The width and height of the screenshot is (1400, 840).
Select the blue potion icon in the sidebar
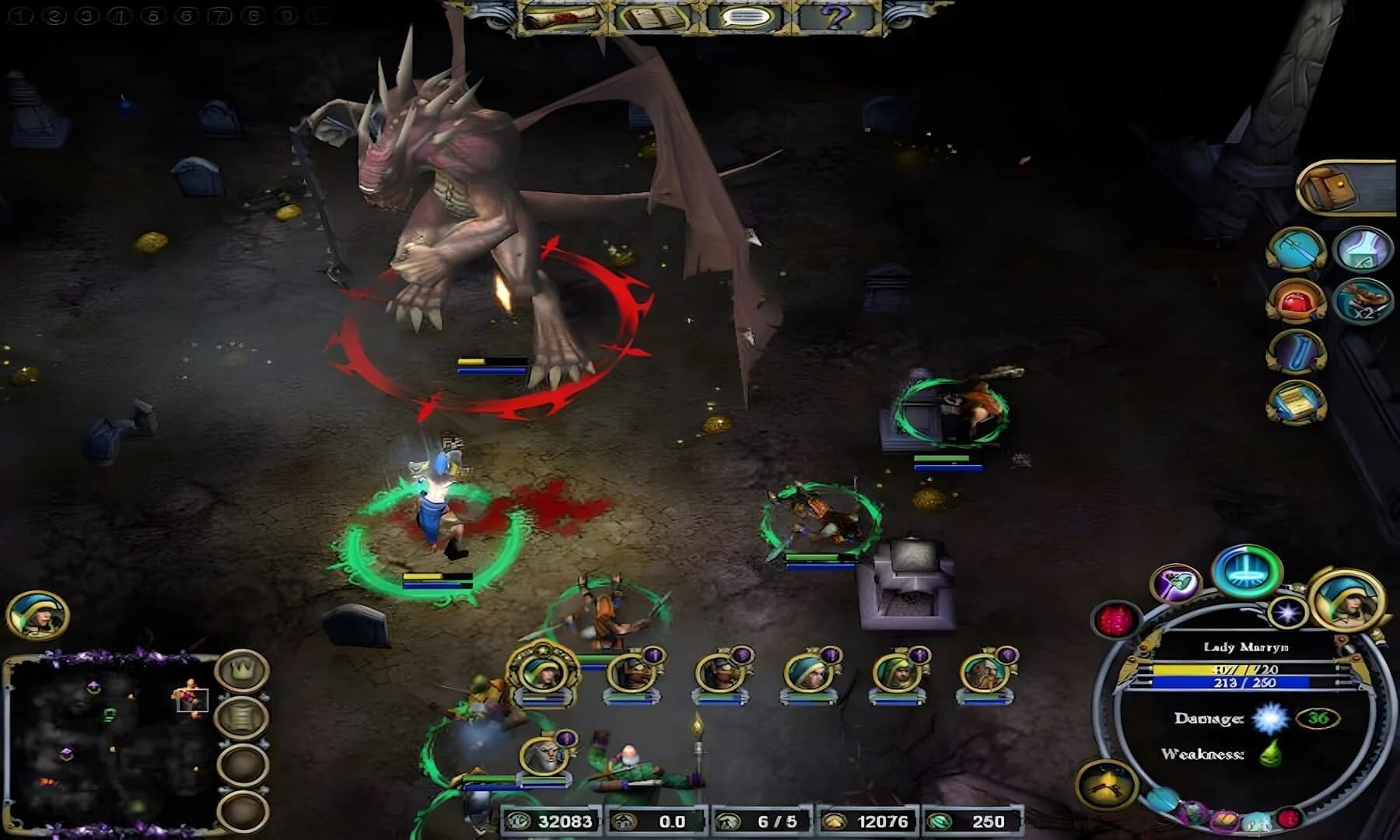click(x=1297, y=352)
